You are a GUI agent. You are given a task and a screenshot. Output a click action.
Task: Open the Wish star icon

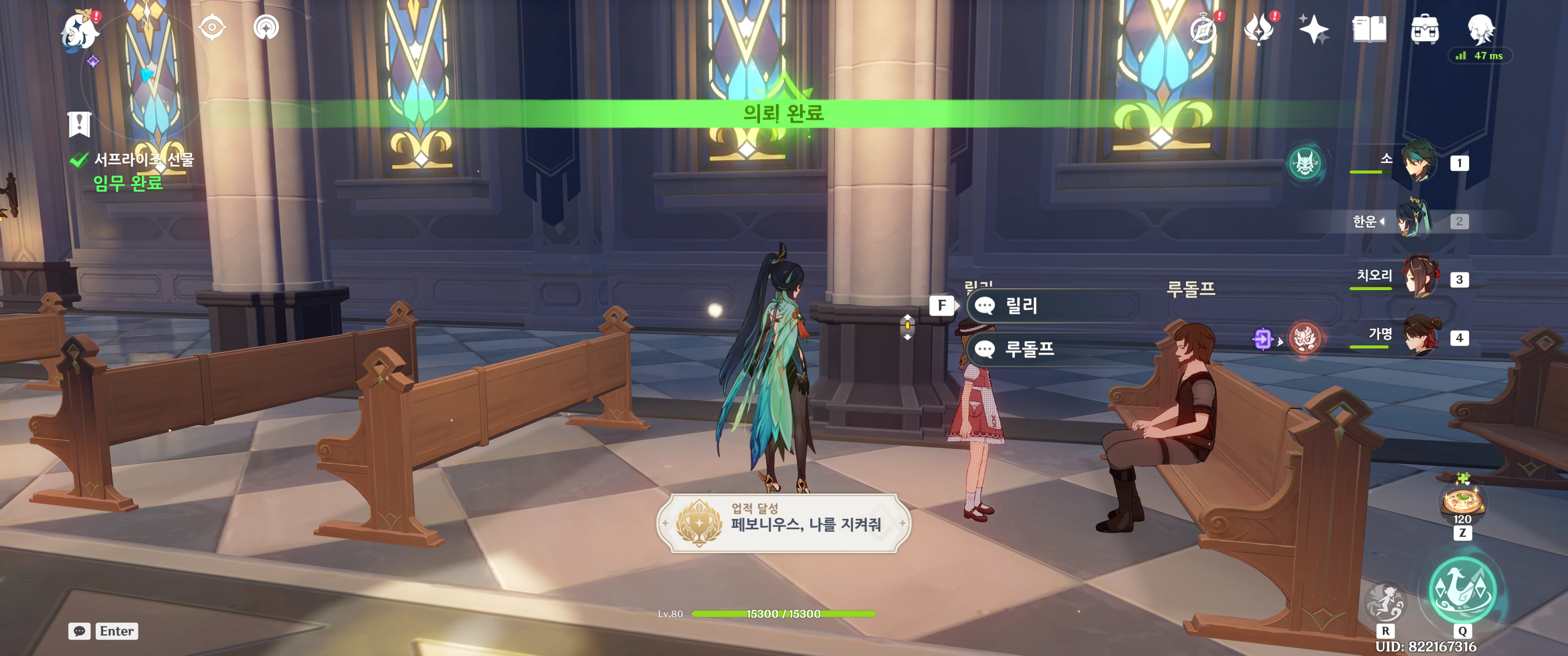(1314, 29)
